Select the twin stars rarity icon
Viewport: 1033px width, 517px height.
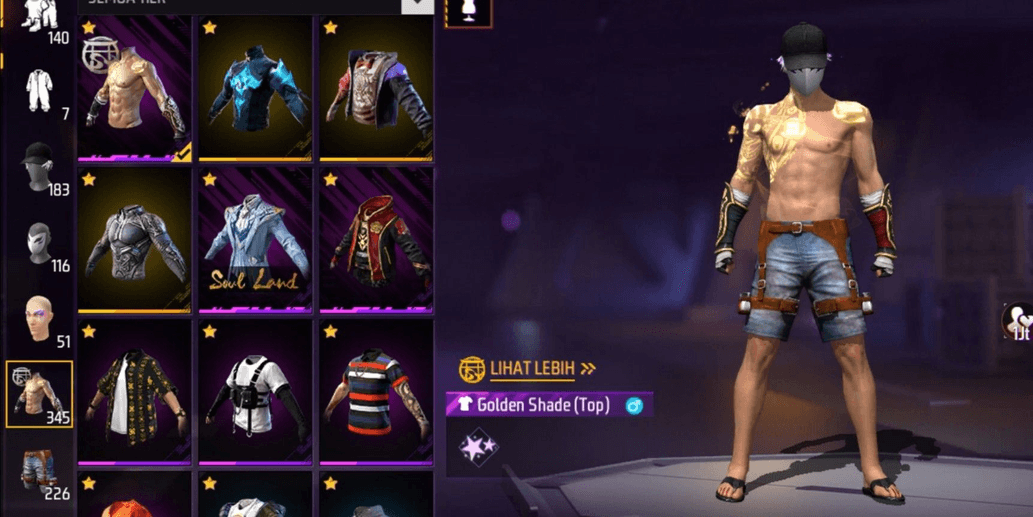tap(478, 447)
